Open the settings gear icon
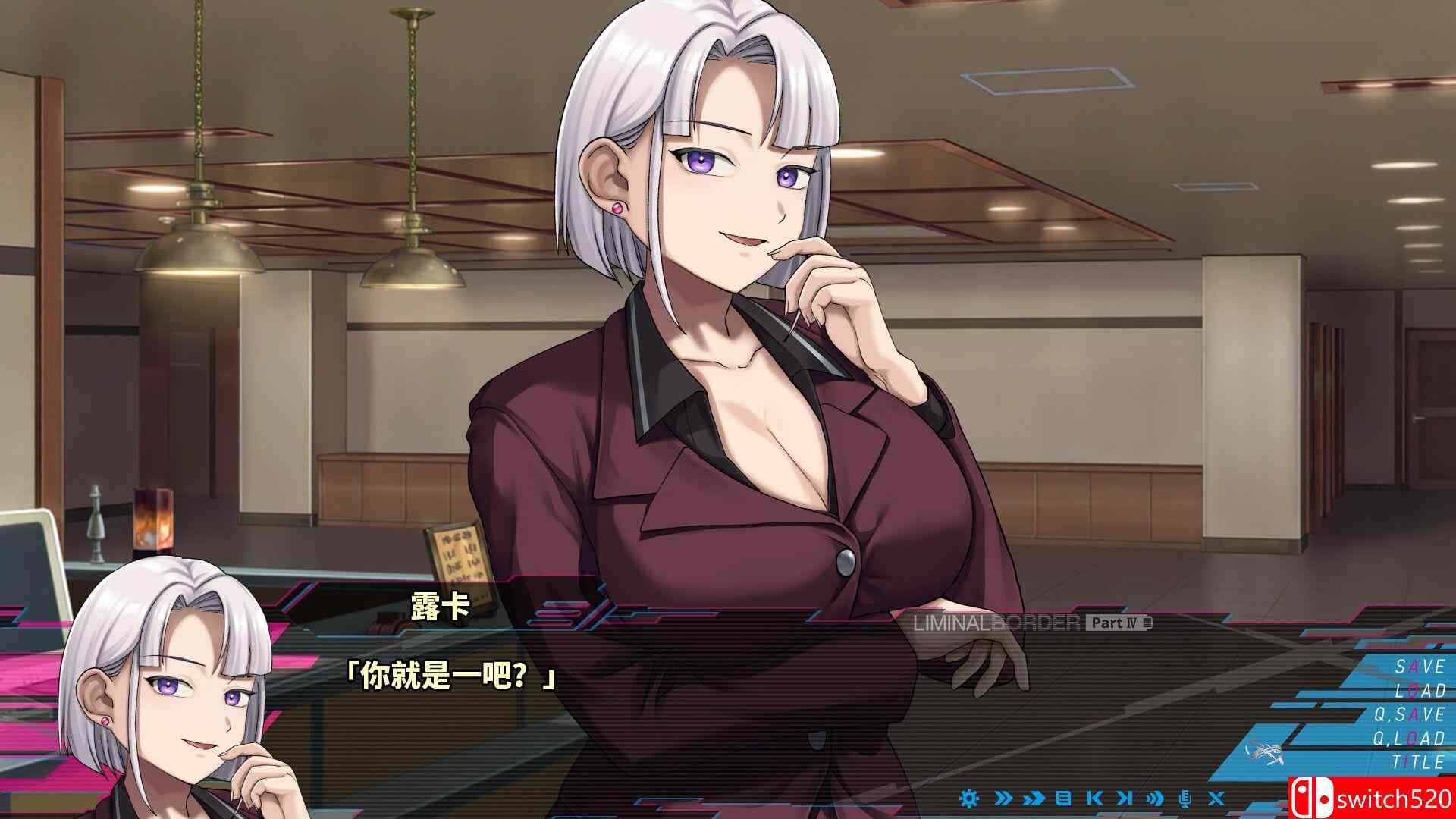Image resolution: width=1456 pixels, height=819 pixels. tap(969, 798)
